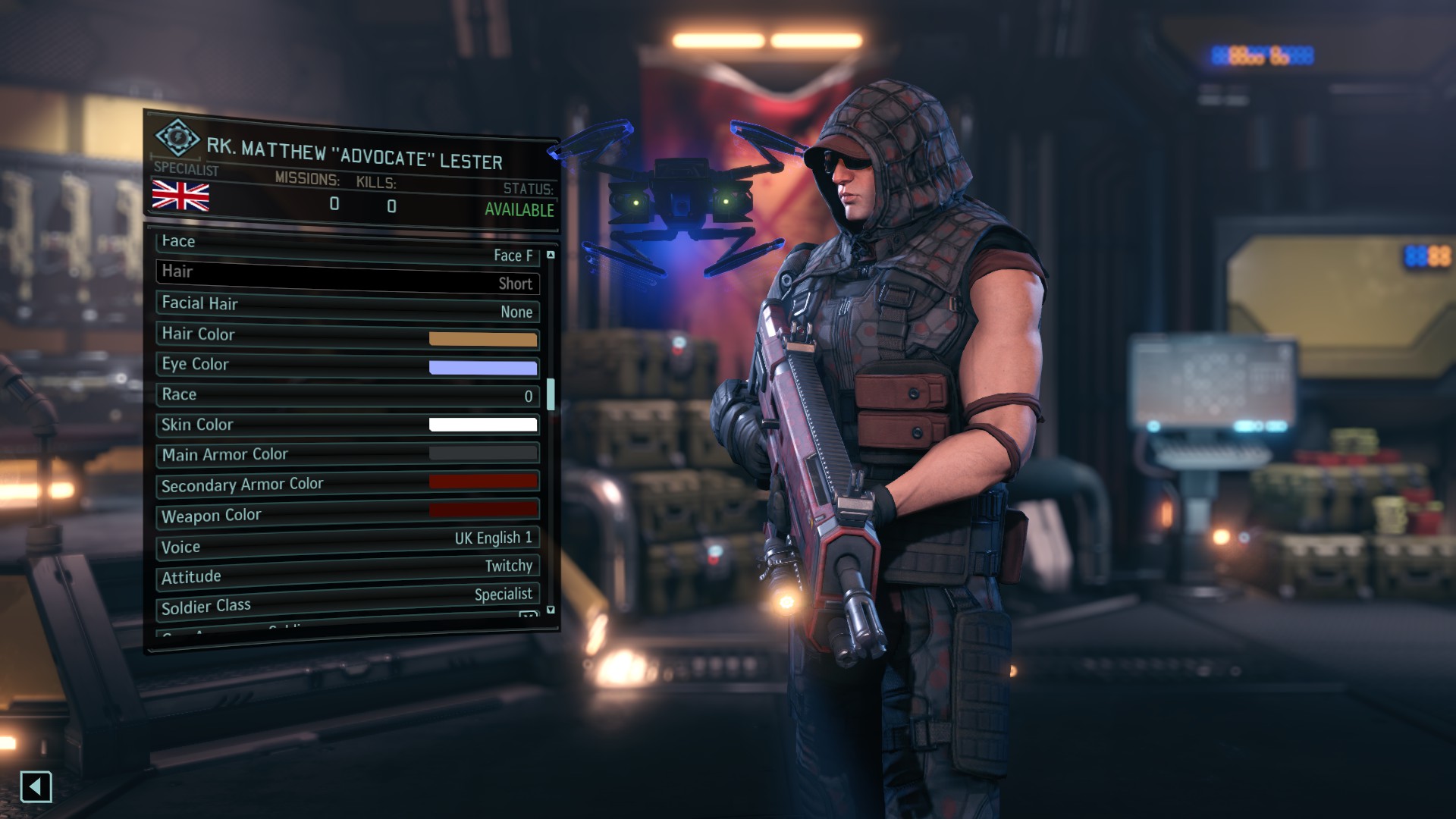Open the Hair style option
1456x819 pixels.
point(347,278)
